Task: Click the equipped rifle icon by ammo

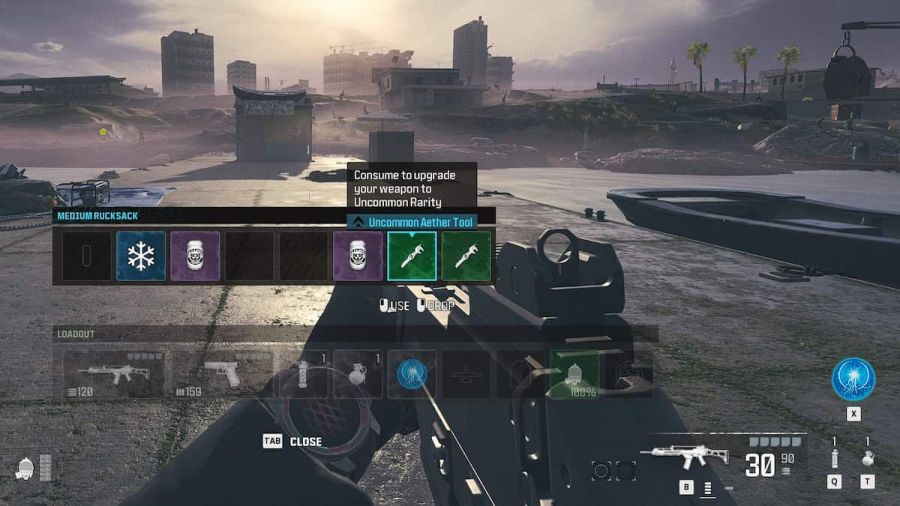Action: (x=689, y=456)
